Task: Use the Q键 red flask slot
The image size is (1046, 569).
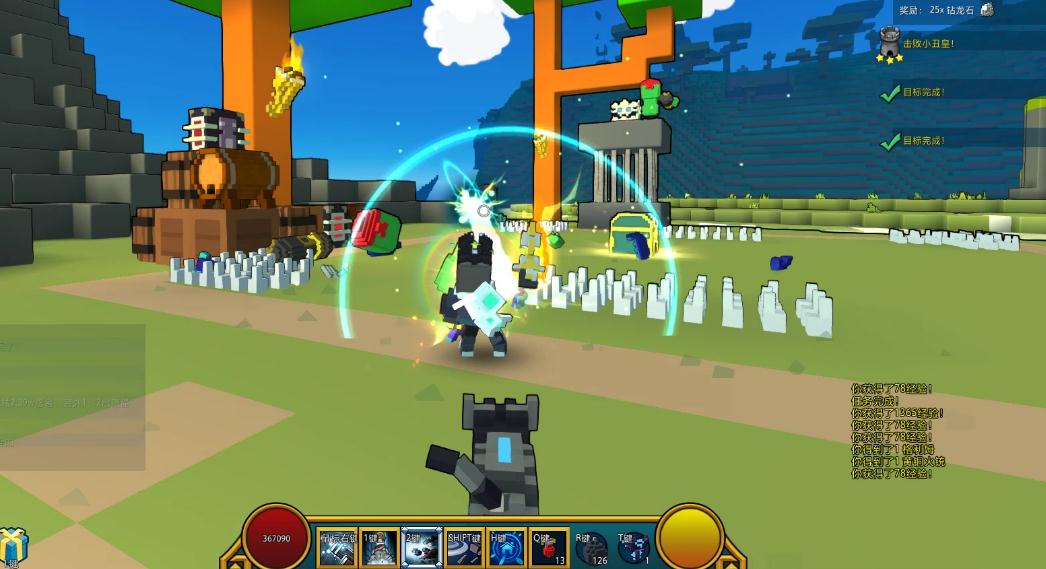Action: [549, 548]
